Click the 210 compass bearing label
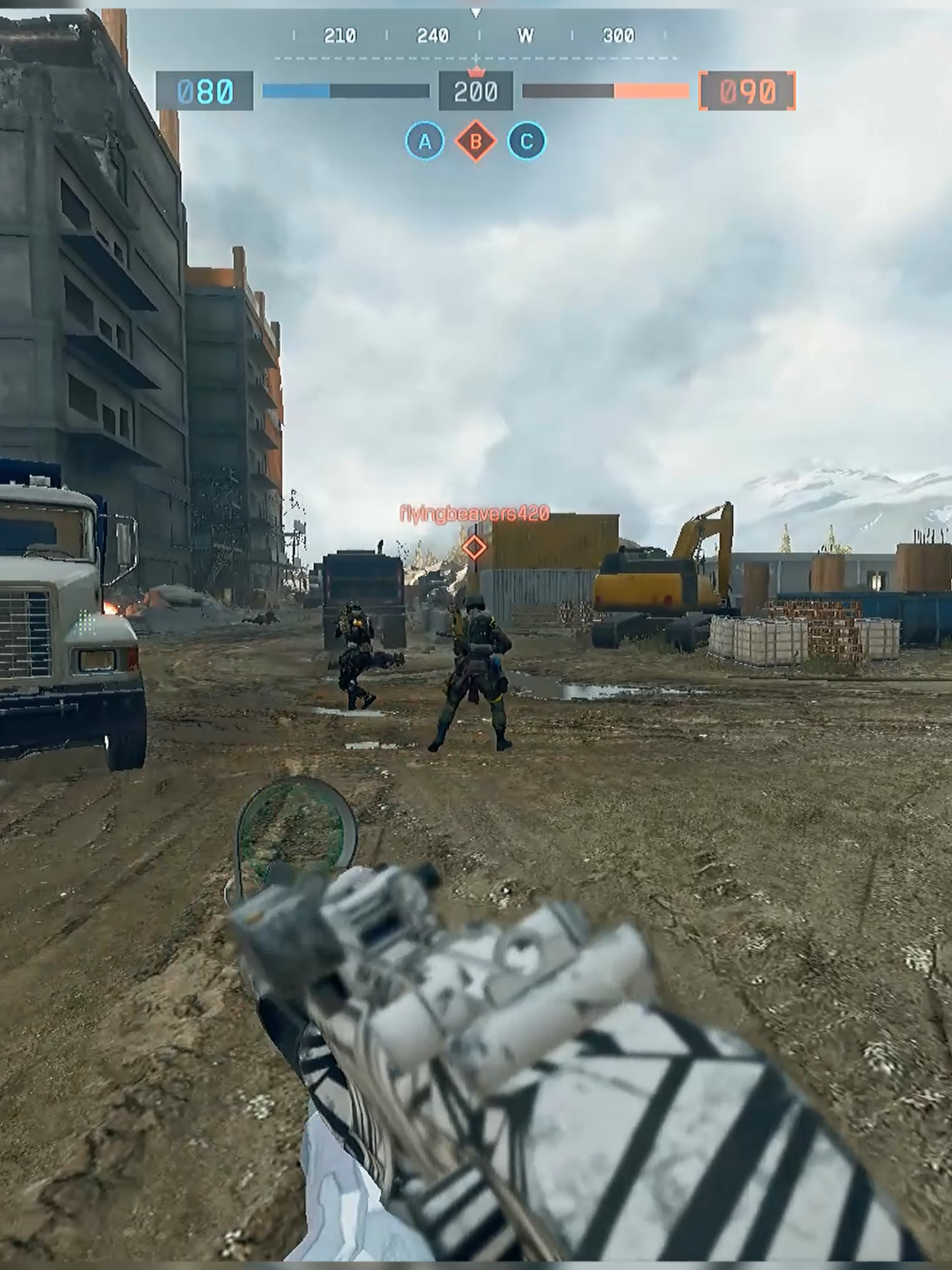 340,36
